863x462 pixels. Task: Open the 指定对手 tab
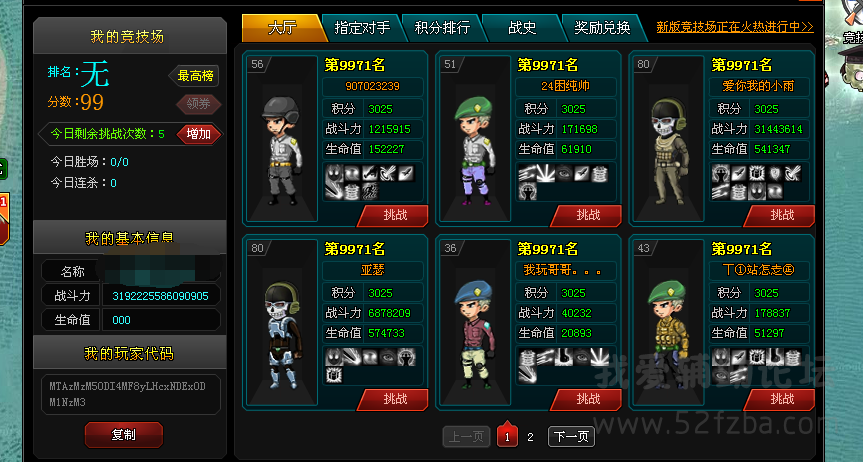click(x=362, y=27)
